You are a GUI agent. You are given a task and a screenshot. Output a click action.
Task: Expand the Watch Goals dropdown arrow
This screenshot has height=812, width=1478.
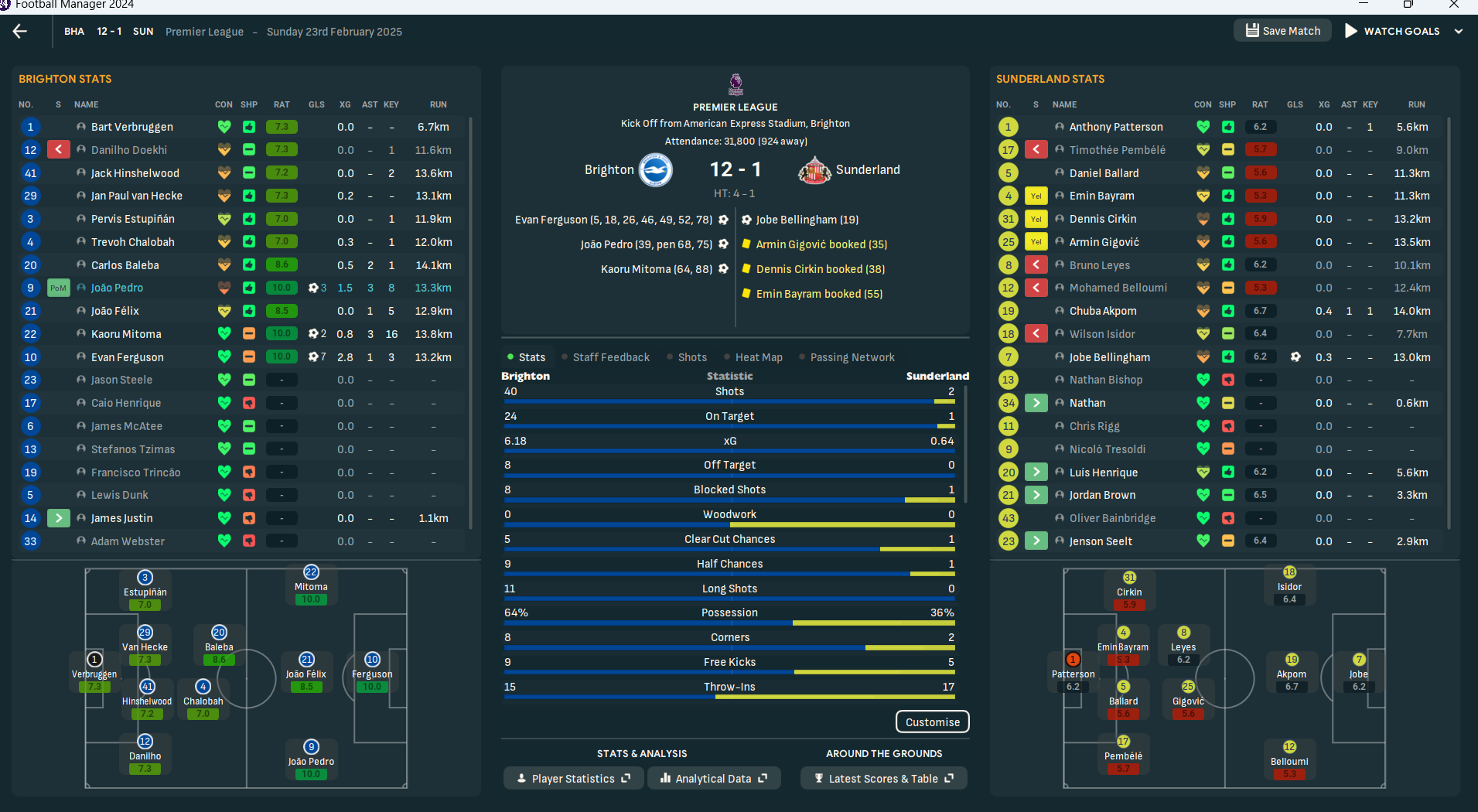[x=1459, y=32]
